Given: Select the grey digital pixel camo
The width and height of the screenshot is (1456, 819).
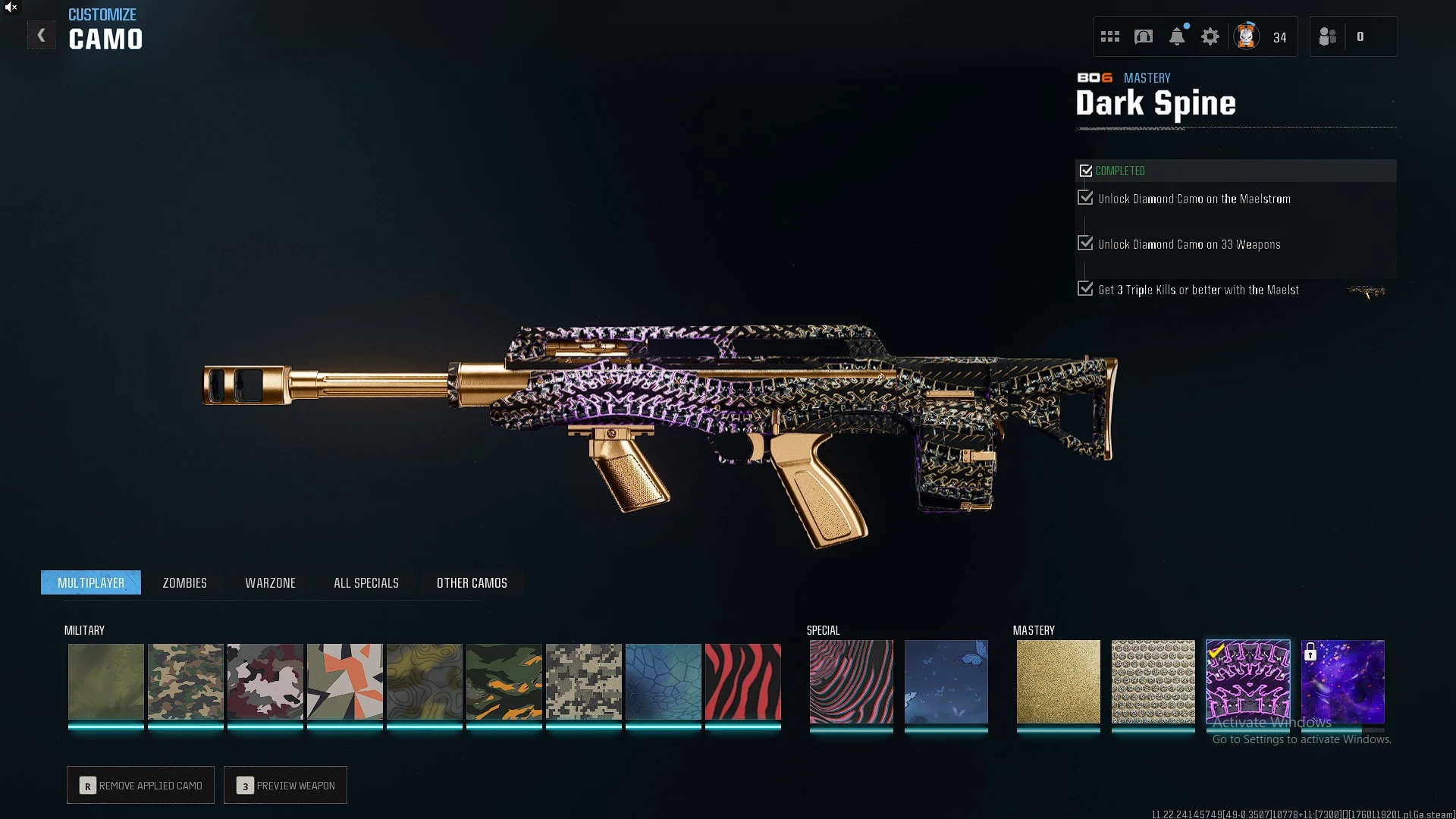Looking at the screenshot, I should click(x=583, y=681).
